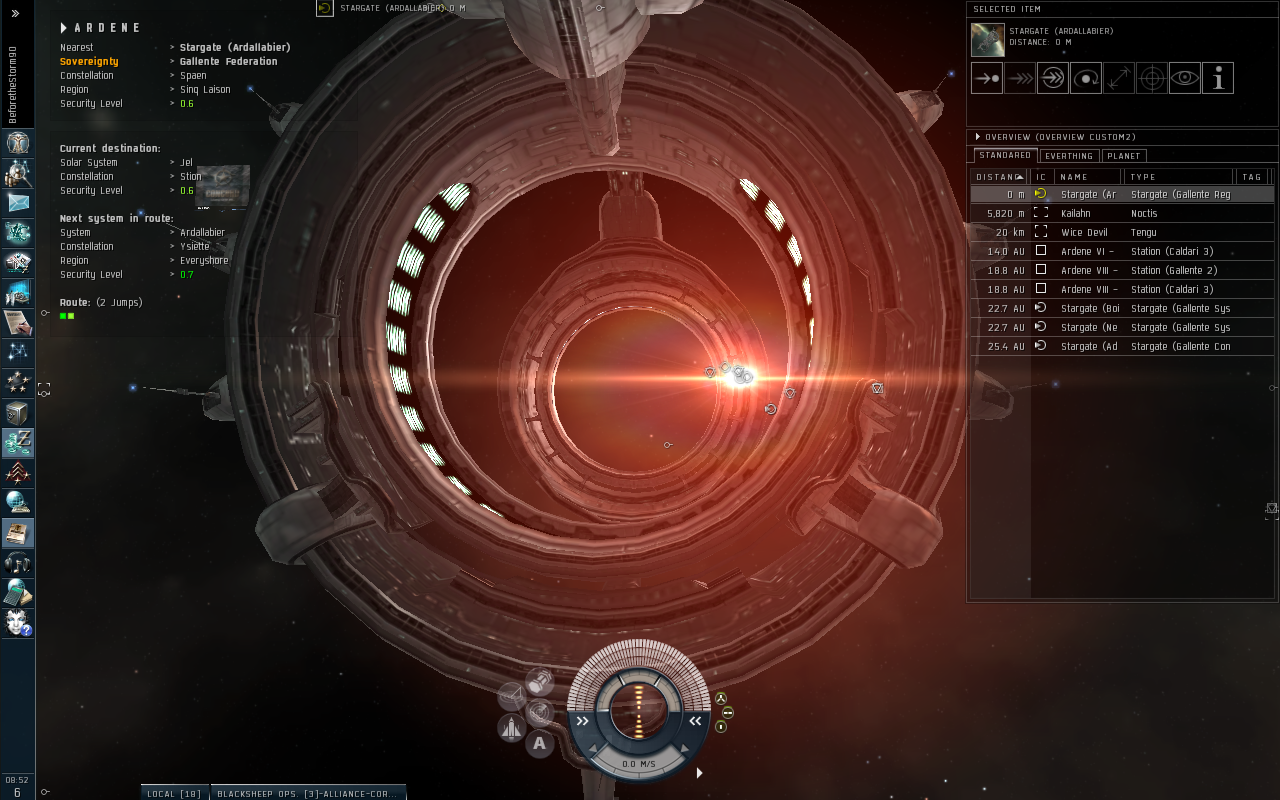Select the Orbit icon for the stargate
Viewport: 1280px width, 800px height.
(x=1085, y=77)
